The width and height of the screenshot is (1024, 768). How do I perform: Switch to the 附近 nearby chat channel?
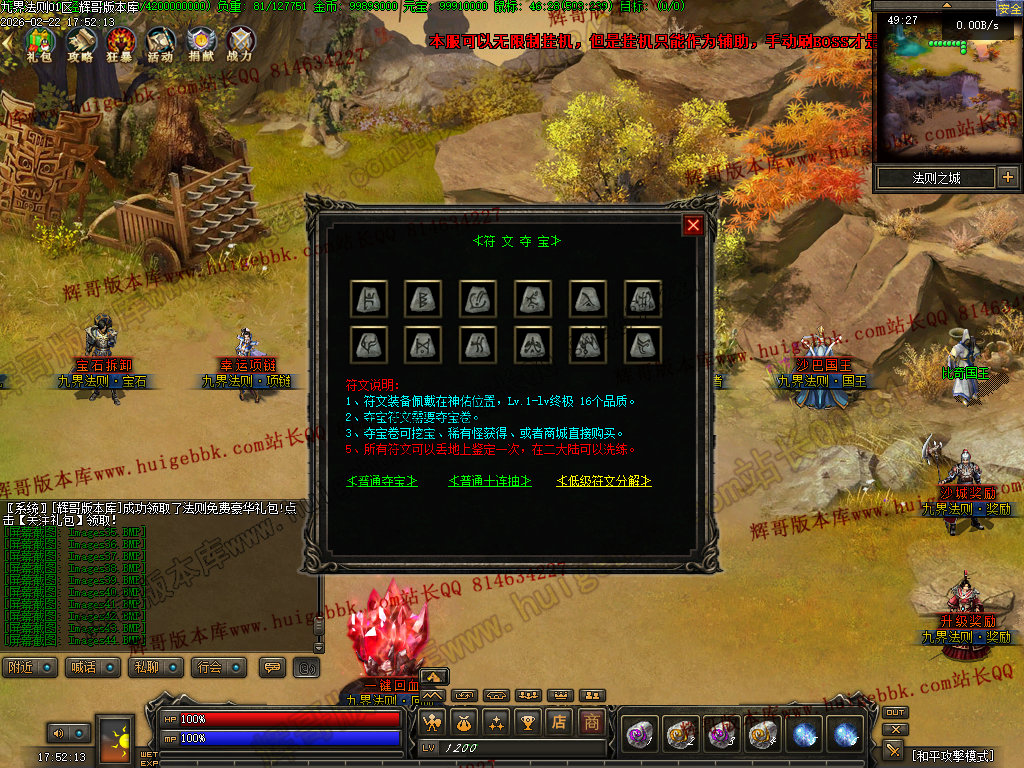29,667
